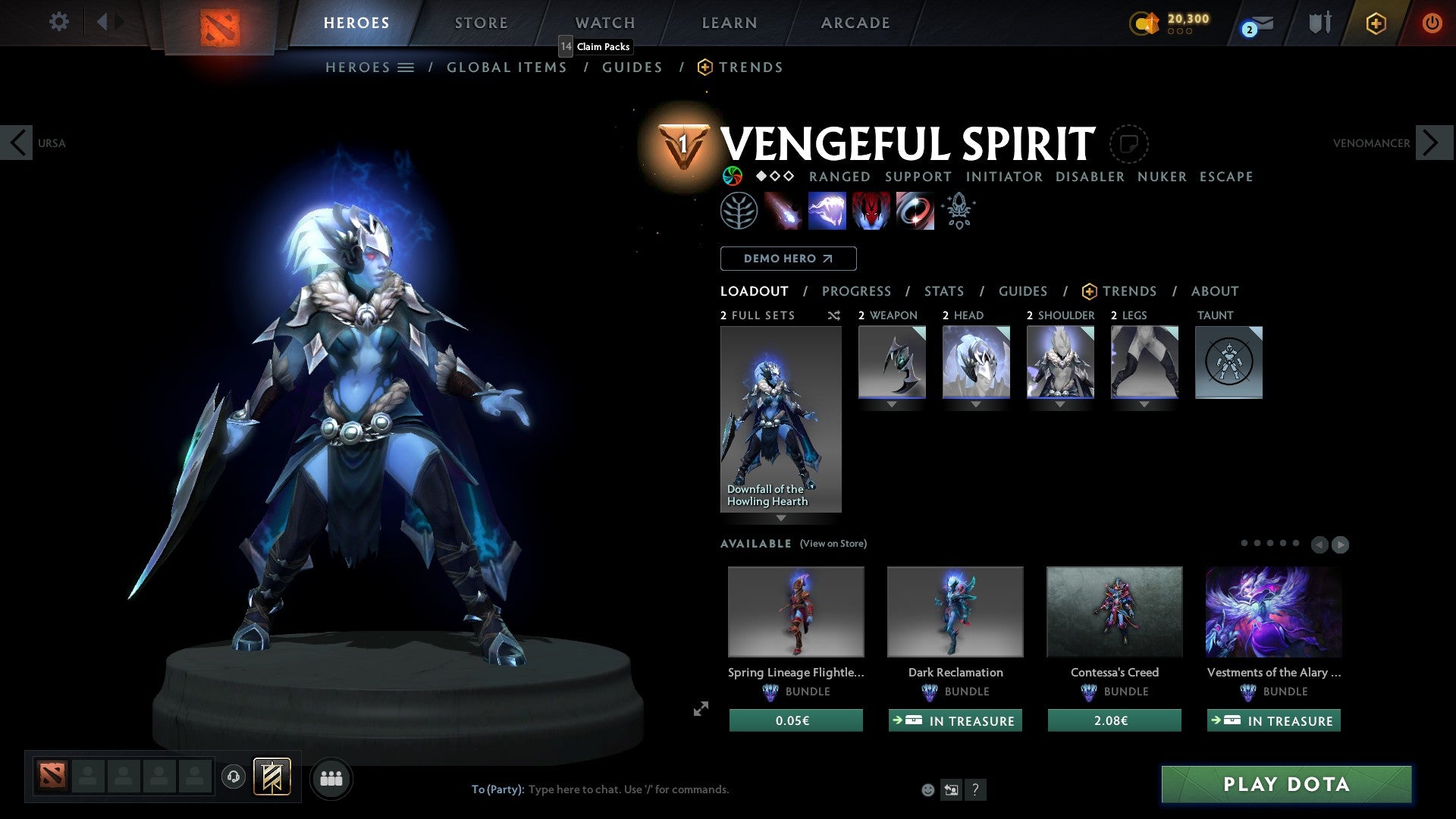This screenshot has height=819, width=1456.
Task: Expand Downfall of the Howling Hearth set
Action: (x=780, y=517)
